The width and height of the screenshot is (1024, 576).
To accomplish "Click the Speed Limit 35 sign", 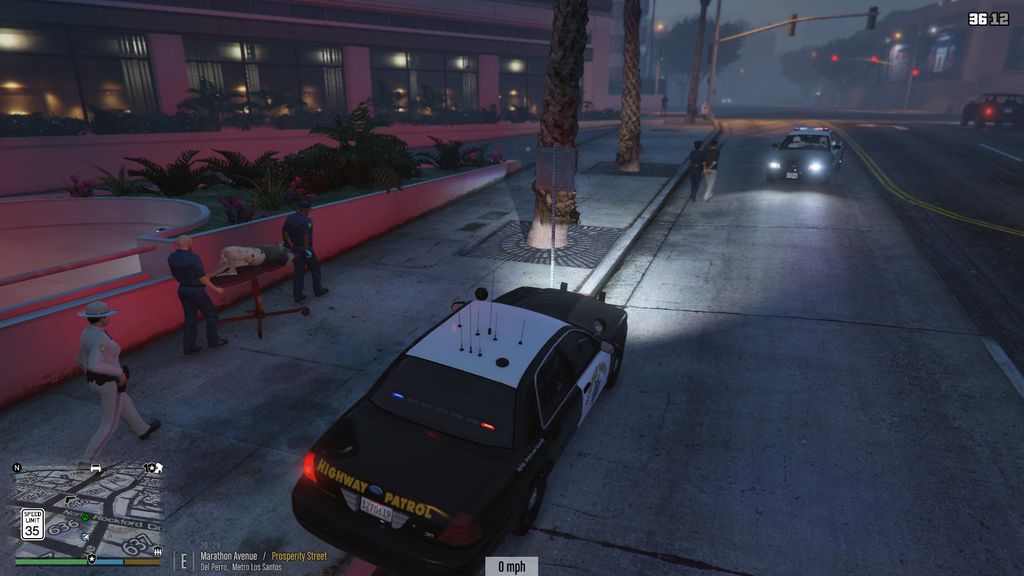I will click(x=32, y=524).
